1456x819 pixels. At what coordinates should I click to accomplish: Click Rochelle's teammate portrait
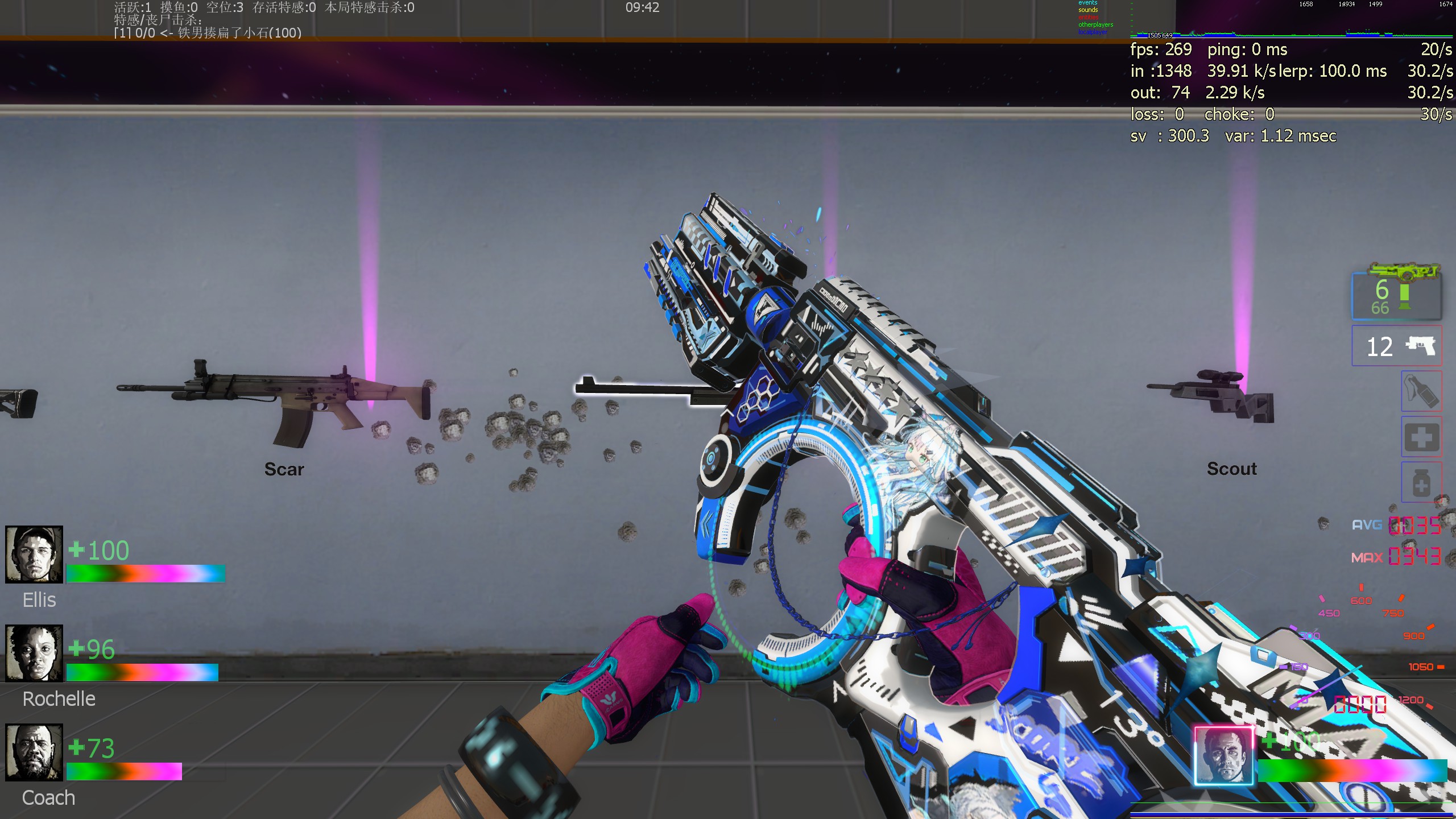[34, 653]
